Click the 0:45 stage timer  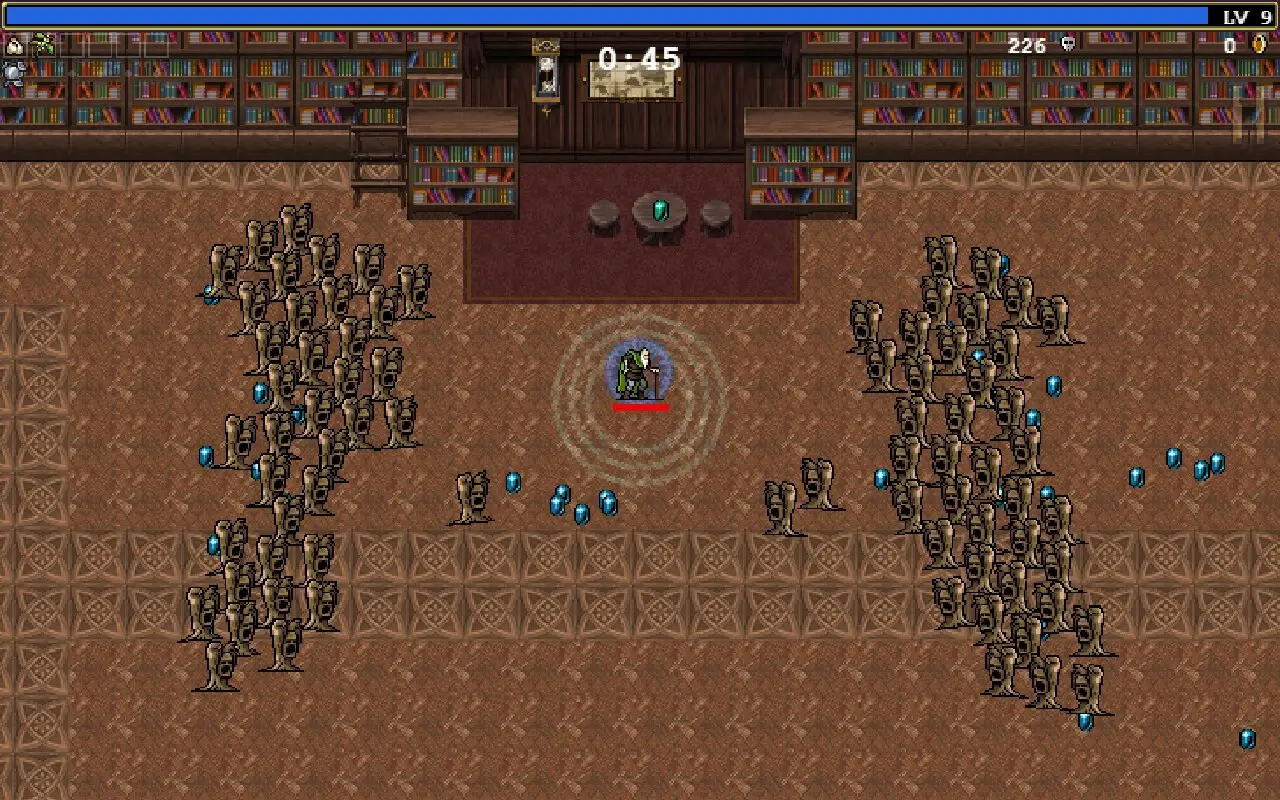[638, 59]
